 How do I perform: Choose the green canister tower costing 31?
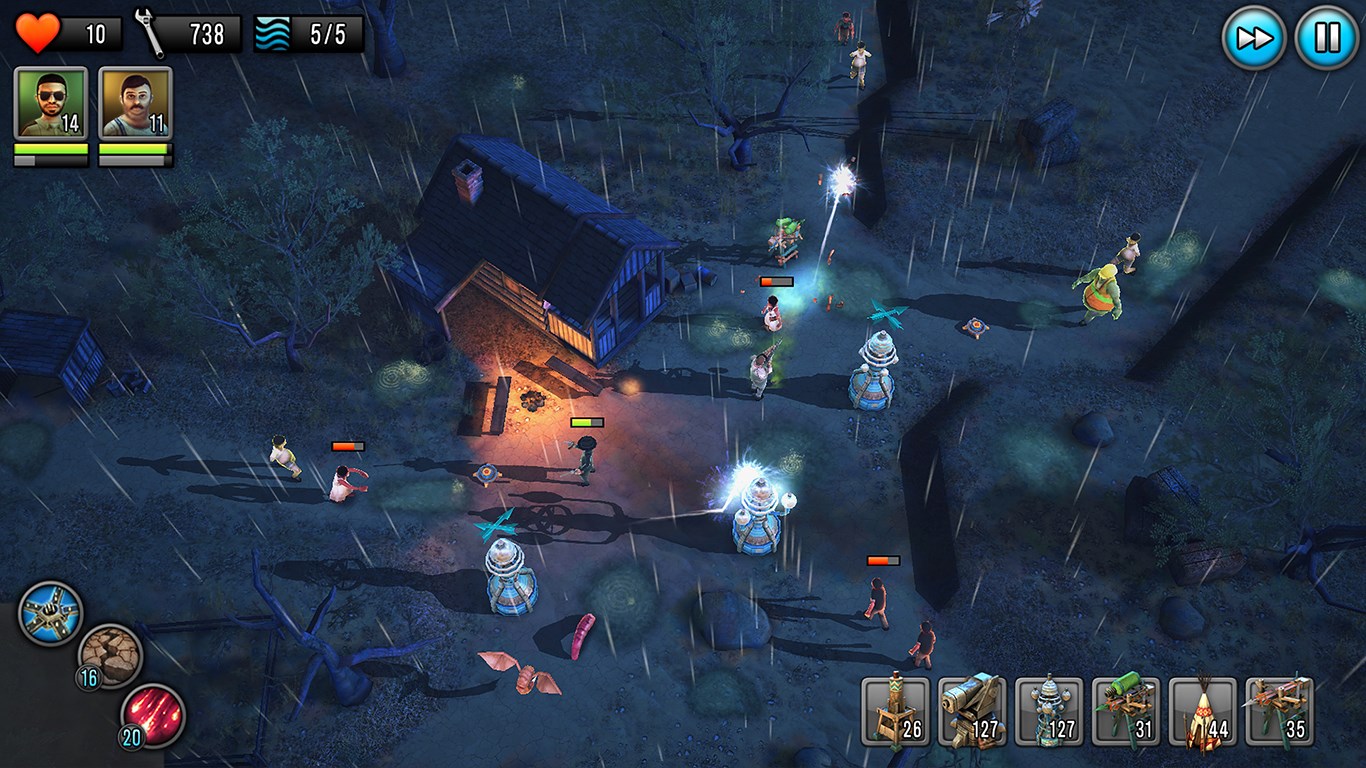click(x=1125, y=712)
